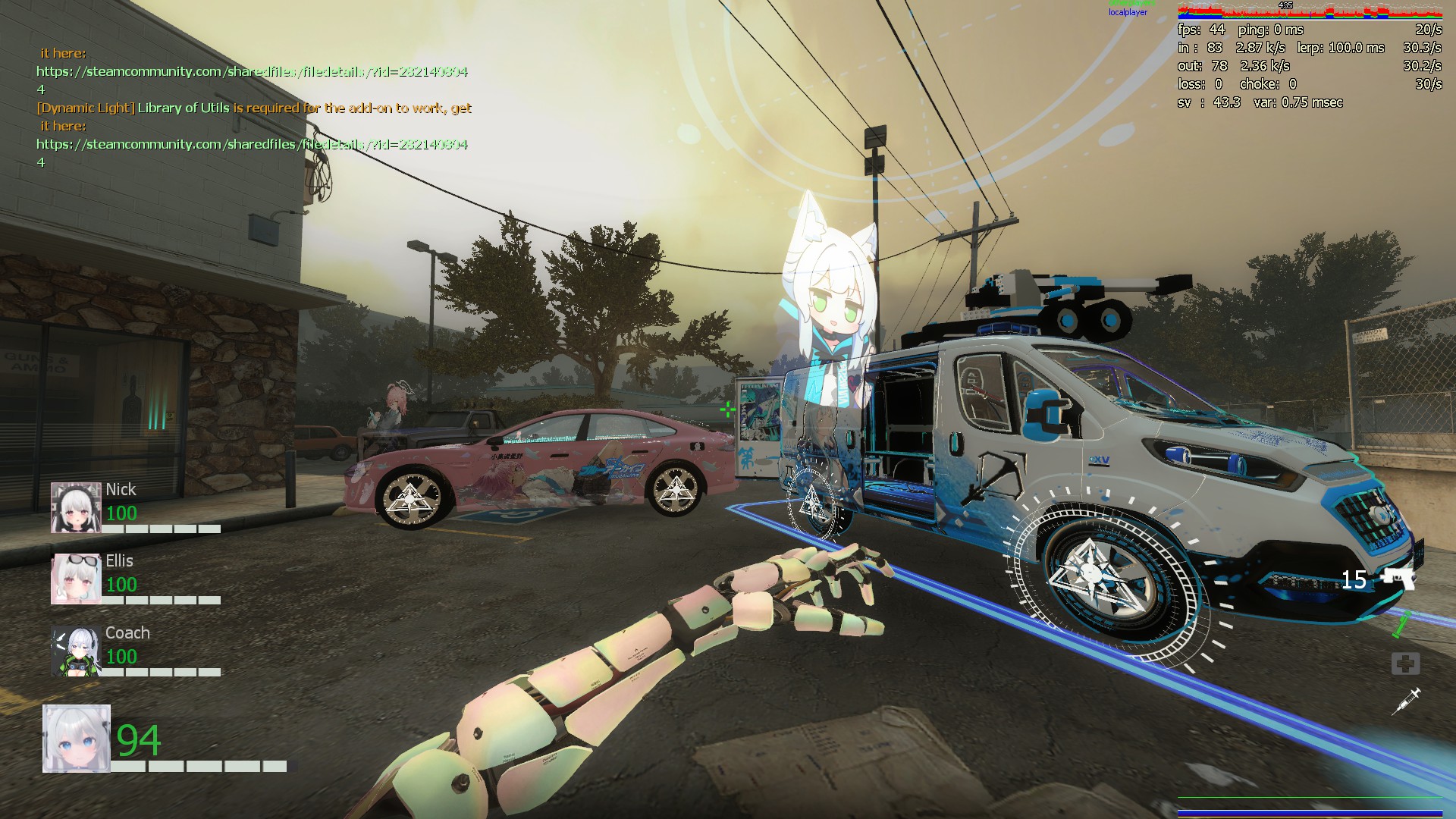This screenshot has width=1456, height=819.
Task: Click your own character portrait beside 94
Action: pyautogui.click(x=77, y=739)
